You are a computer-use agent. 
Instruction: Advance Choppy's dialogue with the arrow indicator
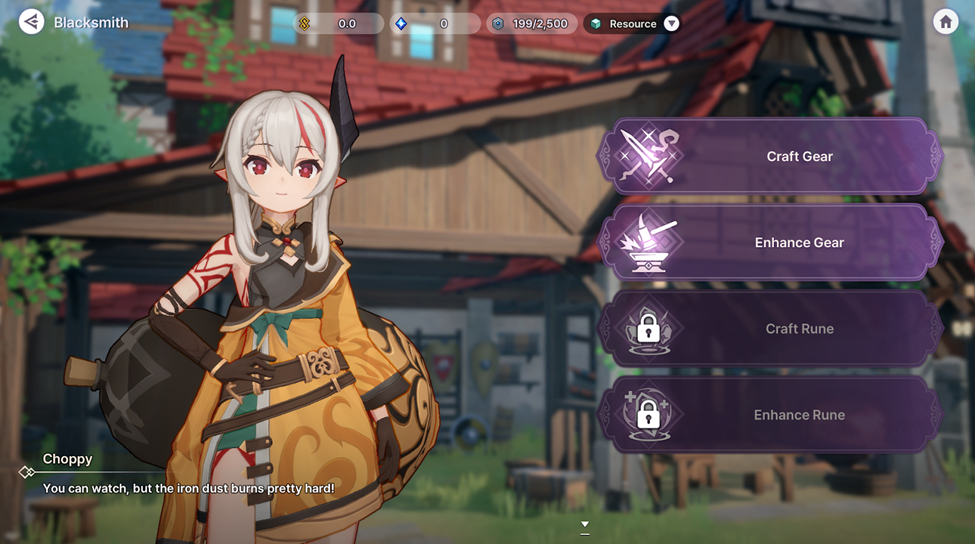[585, 524]
